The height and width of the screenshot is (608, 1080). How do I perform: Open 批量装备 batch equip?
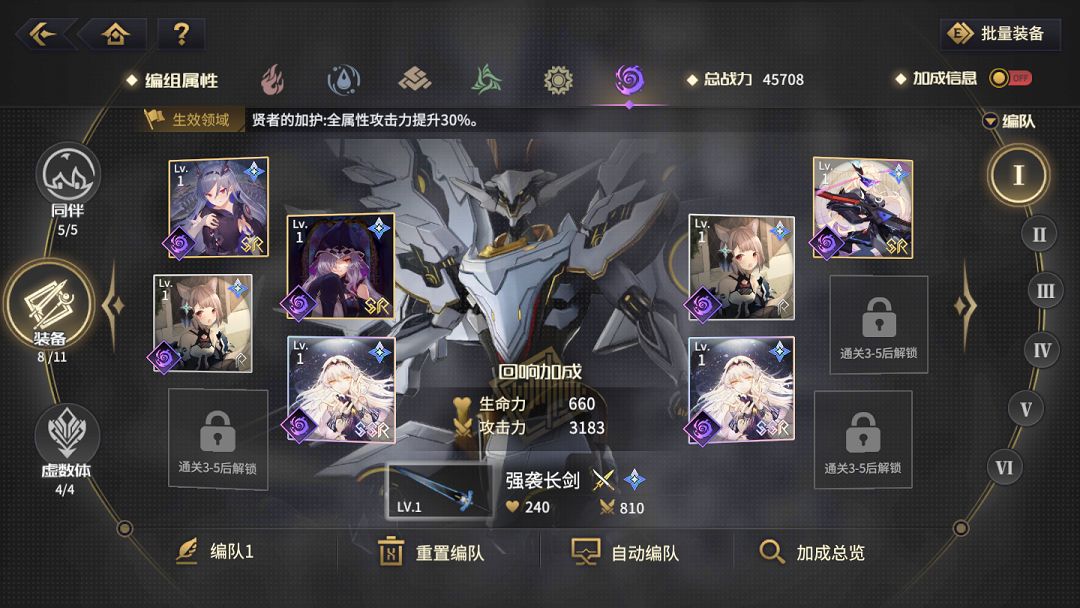(x=1000, y=34)
